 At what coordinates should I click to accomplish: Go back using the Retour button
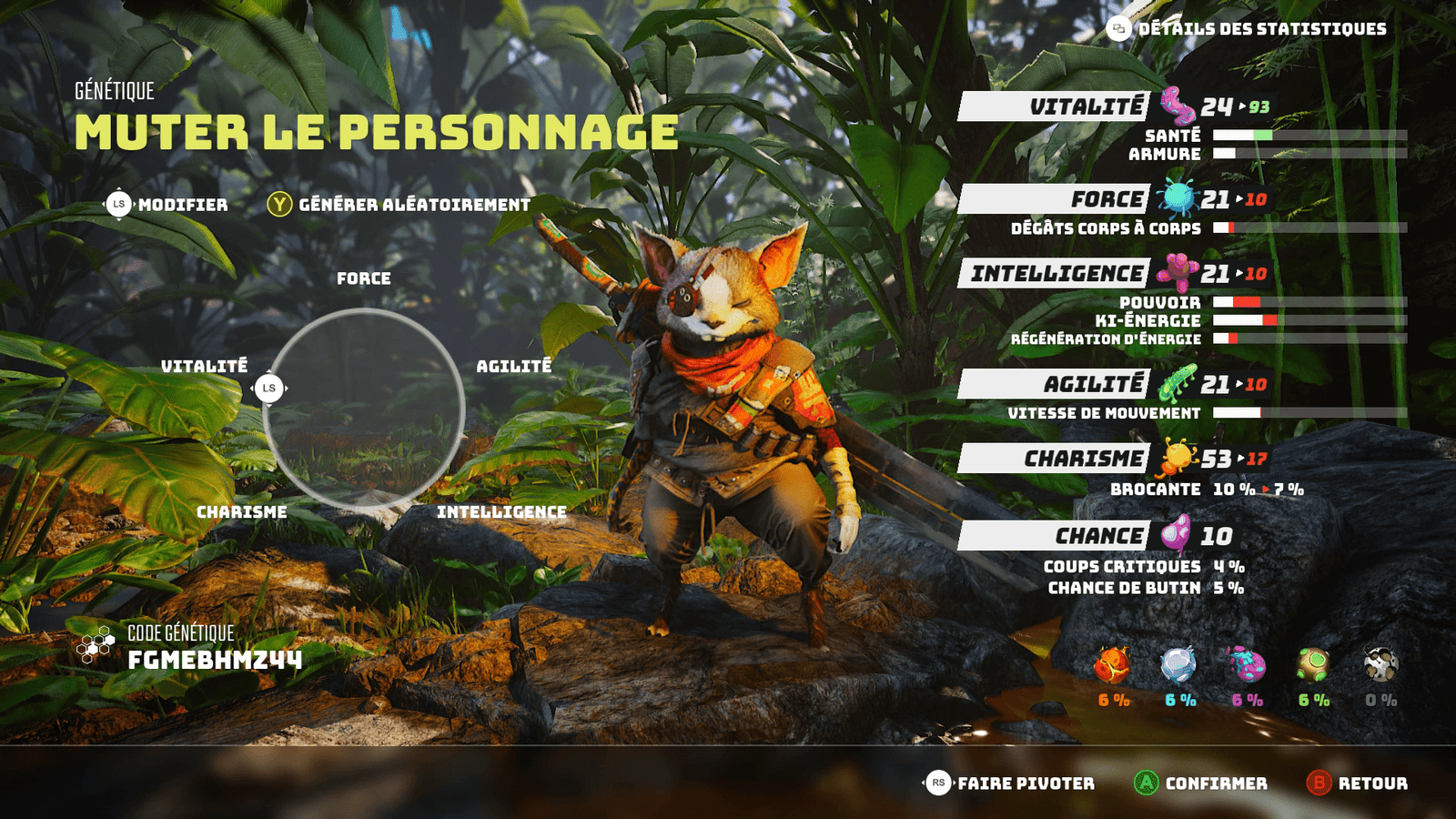1357,784
